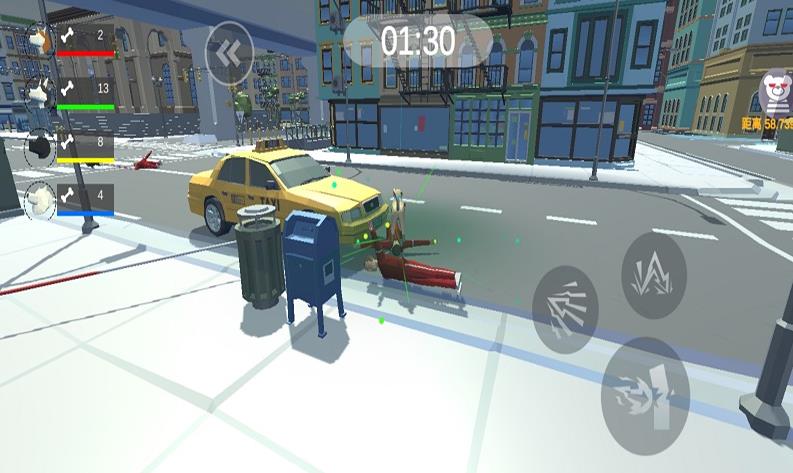Viewport: 793px width, 473px height.
Task: Tap the double-arrow rewind button
Action: click(x=229, y=53)
